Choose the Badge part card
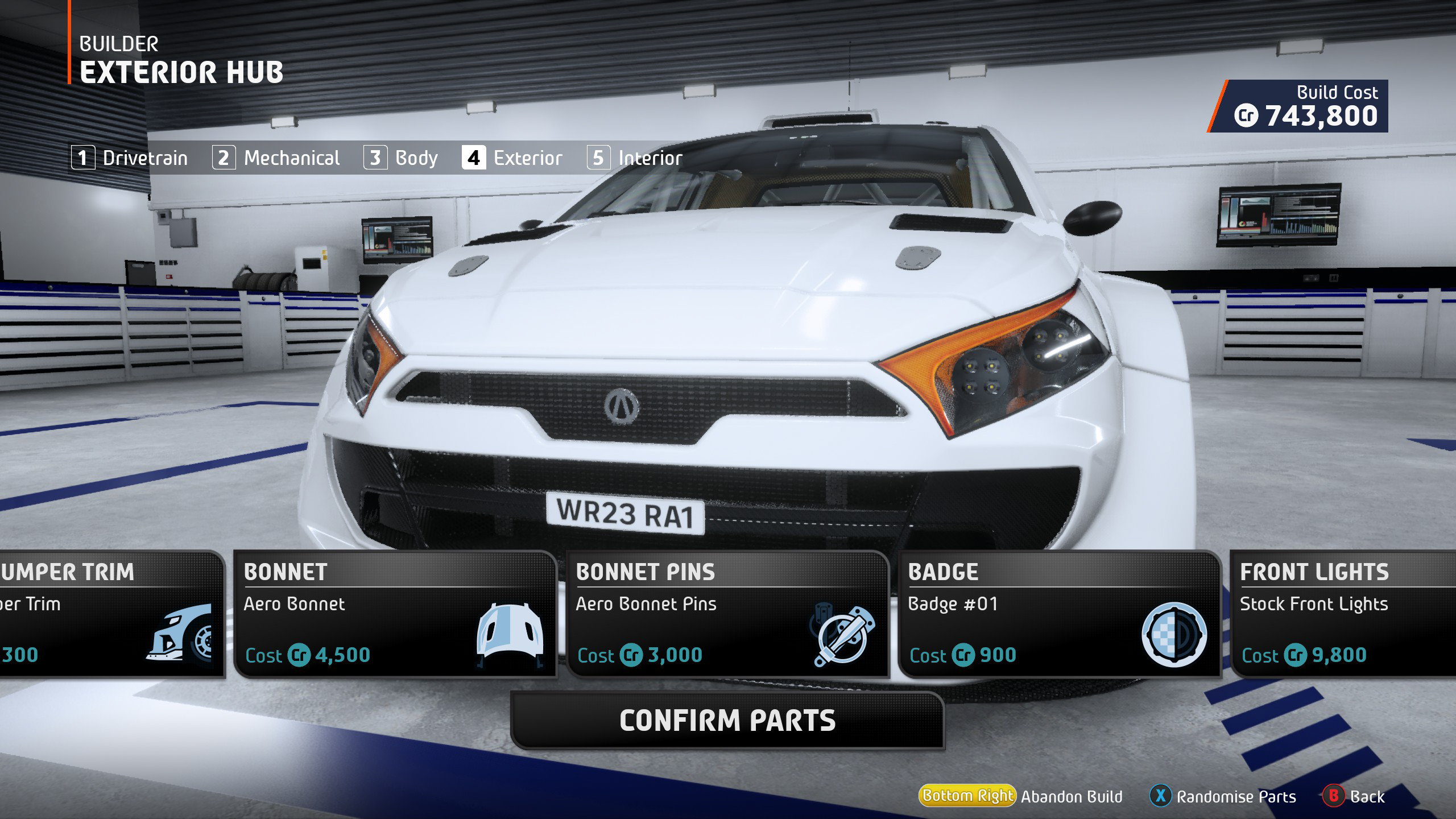1456x819 pixels. point(1059,614)
